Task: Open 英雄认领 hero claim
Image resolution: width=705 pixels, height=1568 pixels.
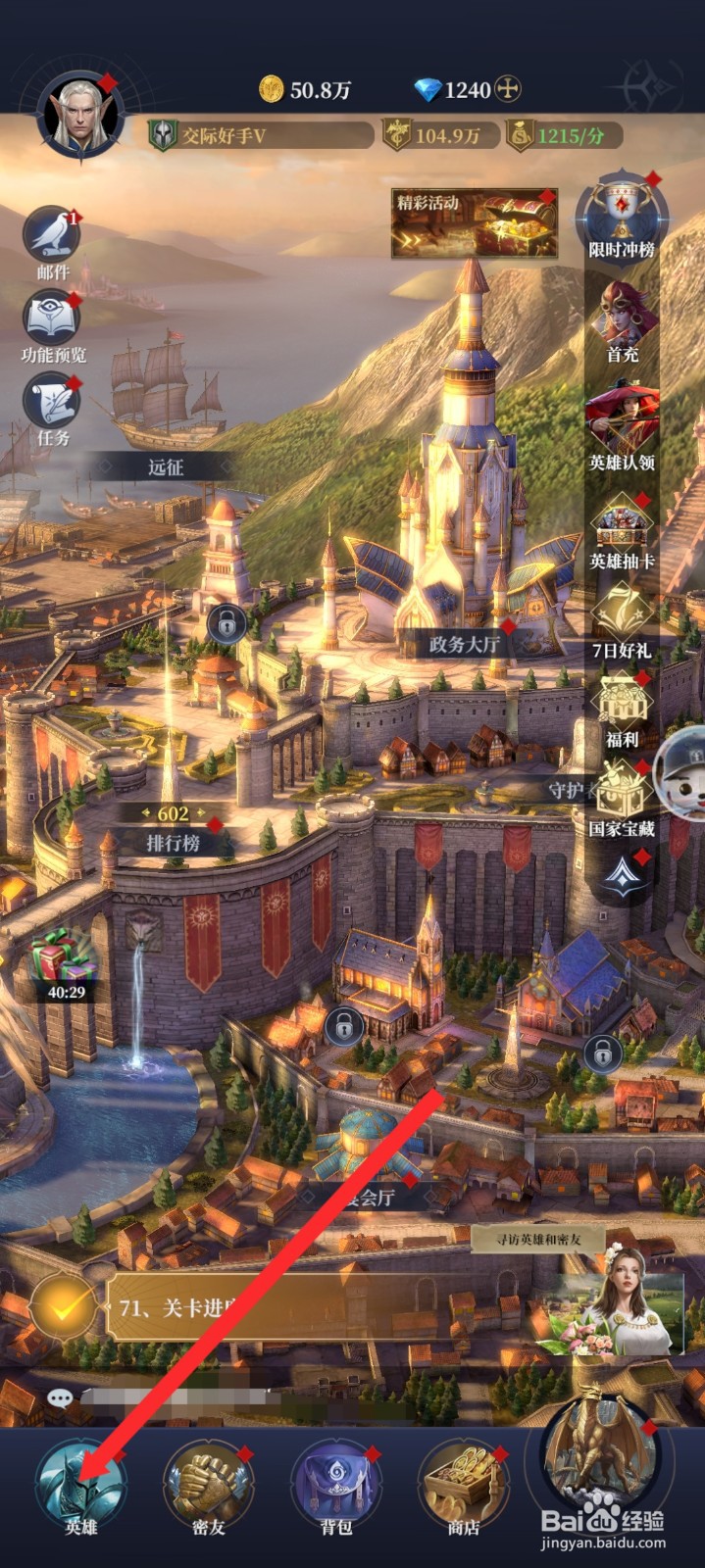Action: click(622, 423)
